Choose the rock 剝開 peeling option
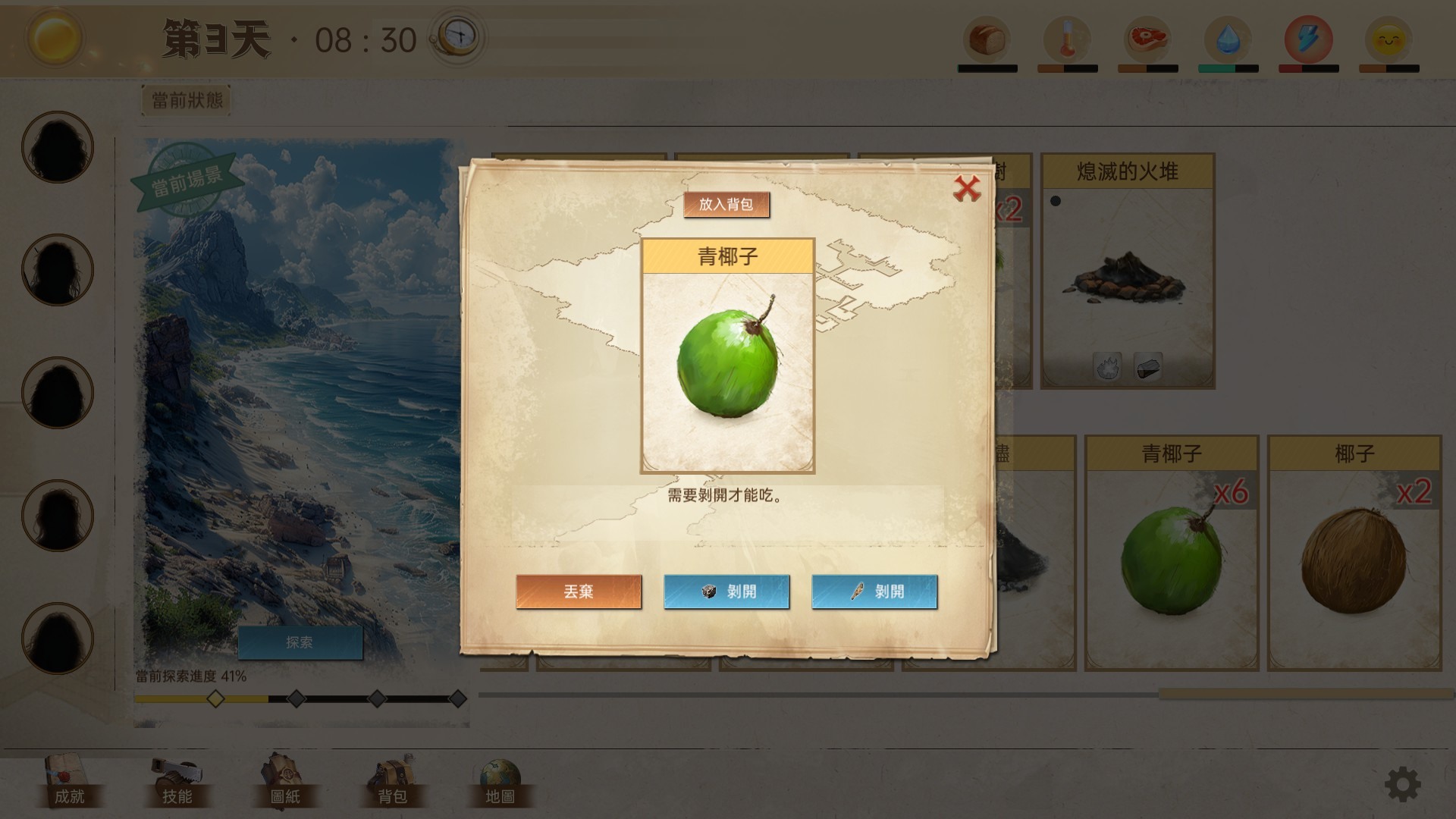Image resolution: width=1456 pixels, height=819 pixels. click(x=726, y=591)
